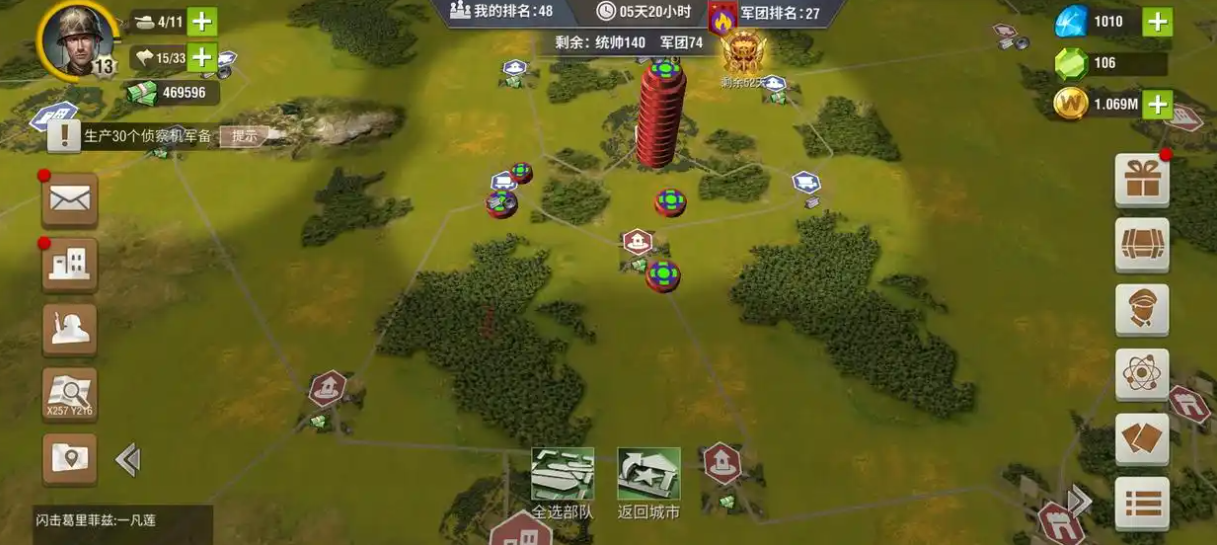Open the cards menu
1217x545 pixels.
coord(1141,439)
